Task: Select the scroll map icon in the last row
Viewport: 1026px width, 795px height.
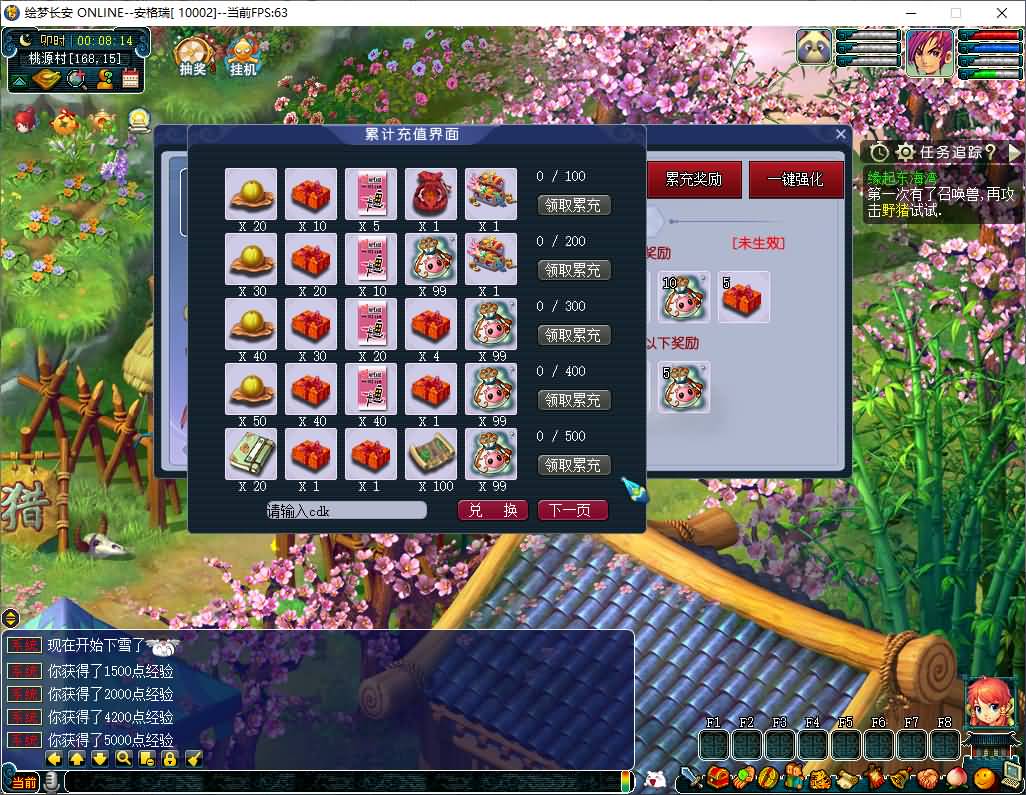Action: click(431, 454)
